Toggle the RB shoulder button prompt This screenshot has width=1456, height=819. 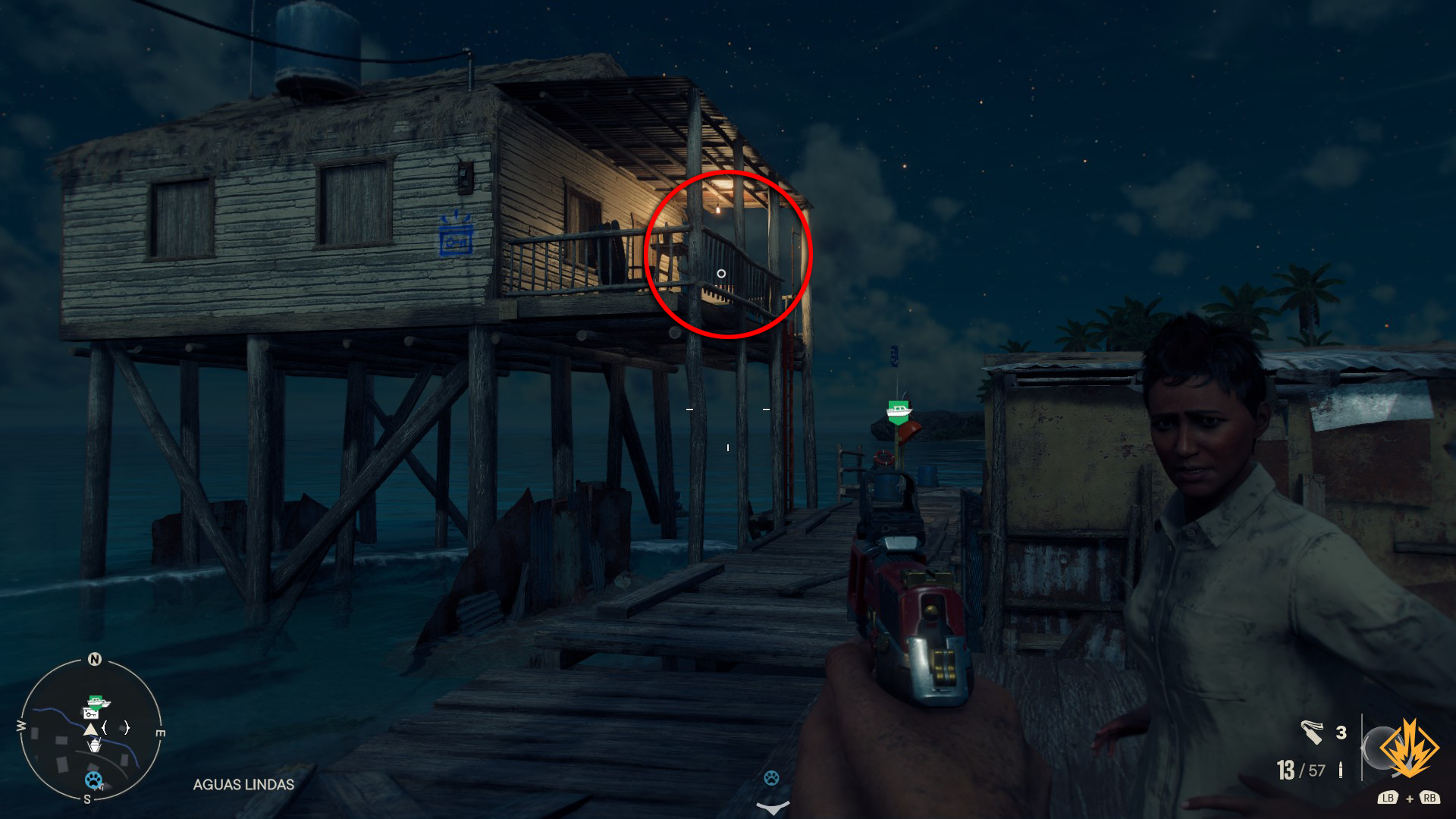[1430, 798]
